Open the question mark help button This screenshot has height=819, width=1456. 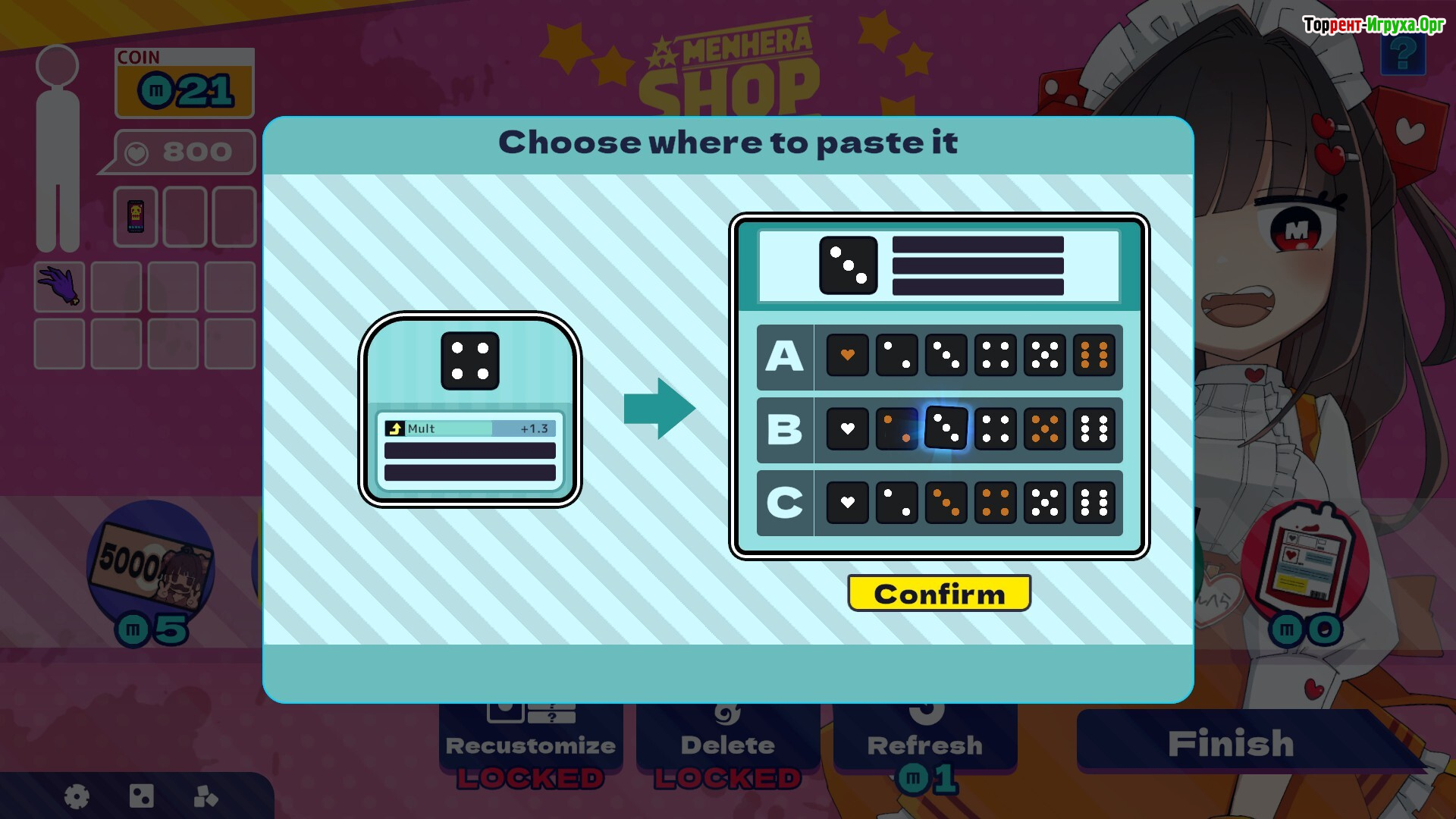pos(1402,55)
